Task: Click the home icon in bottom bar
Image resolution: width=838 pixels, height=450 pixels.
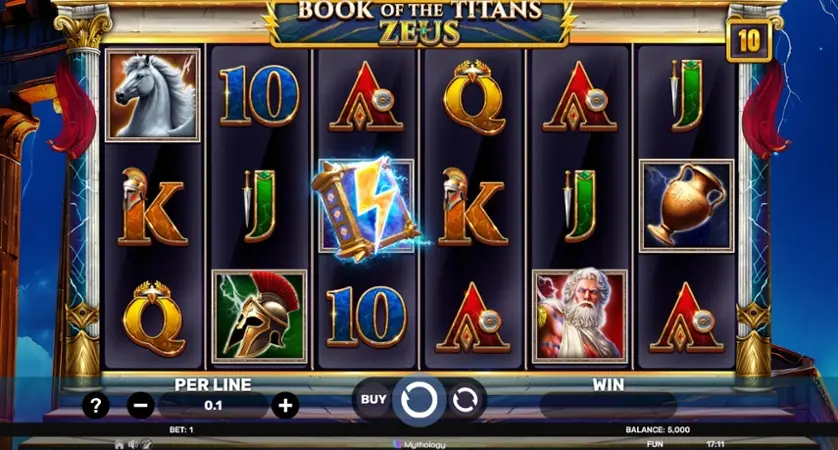Action: coord(119,444)
